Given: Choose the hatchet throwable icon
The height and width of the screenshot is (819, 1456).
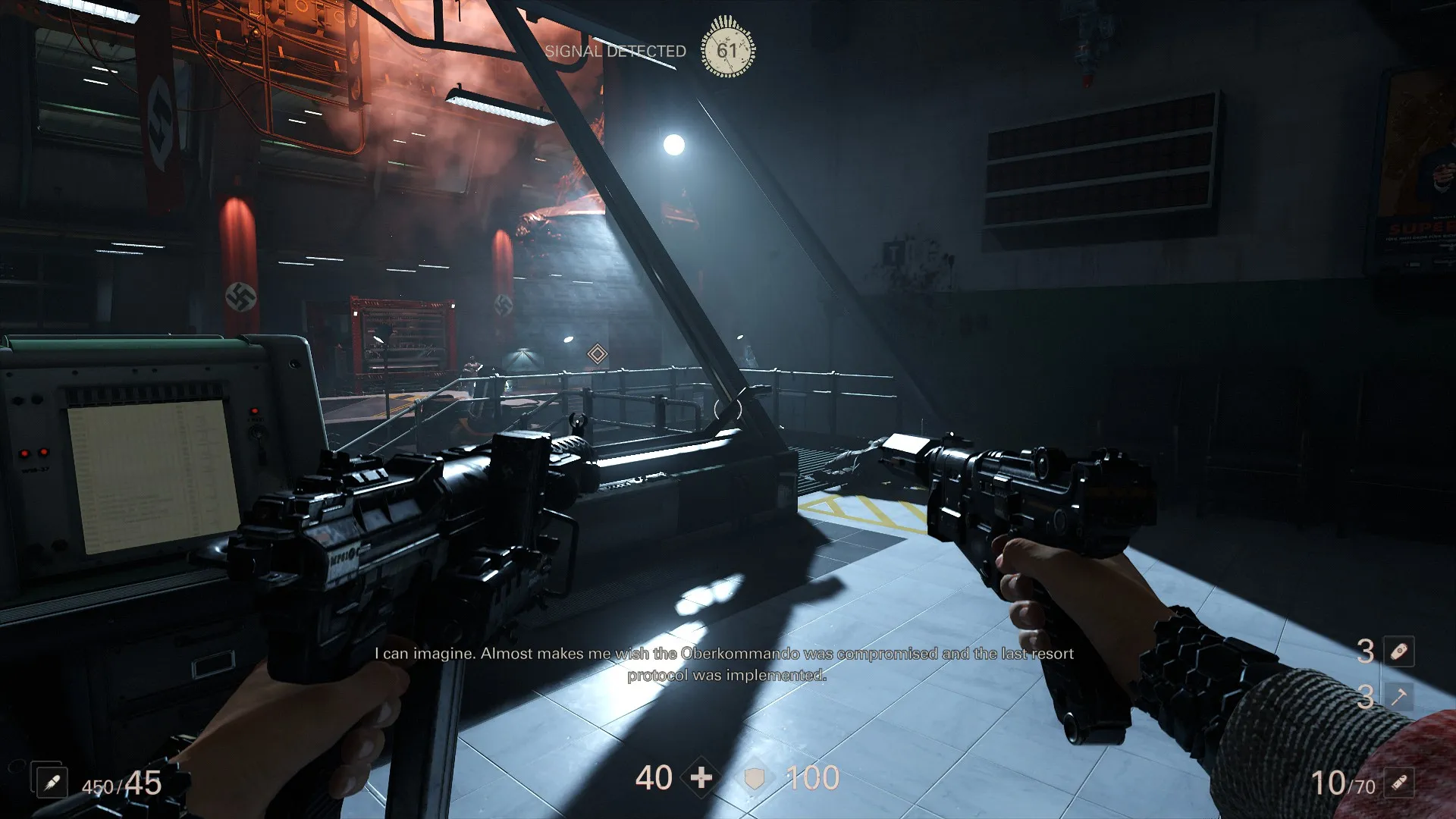Looking at the screenshot, I should [1399, 695].
